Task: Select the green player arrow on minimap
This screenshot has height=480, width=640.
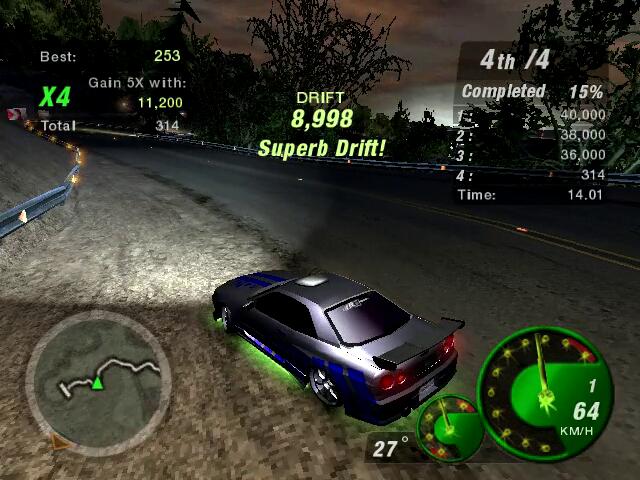Action: (98, 383)
